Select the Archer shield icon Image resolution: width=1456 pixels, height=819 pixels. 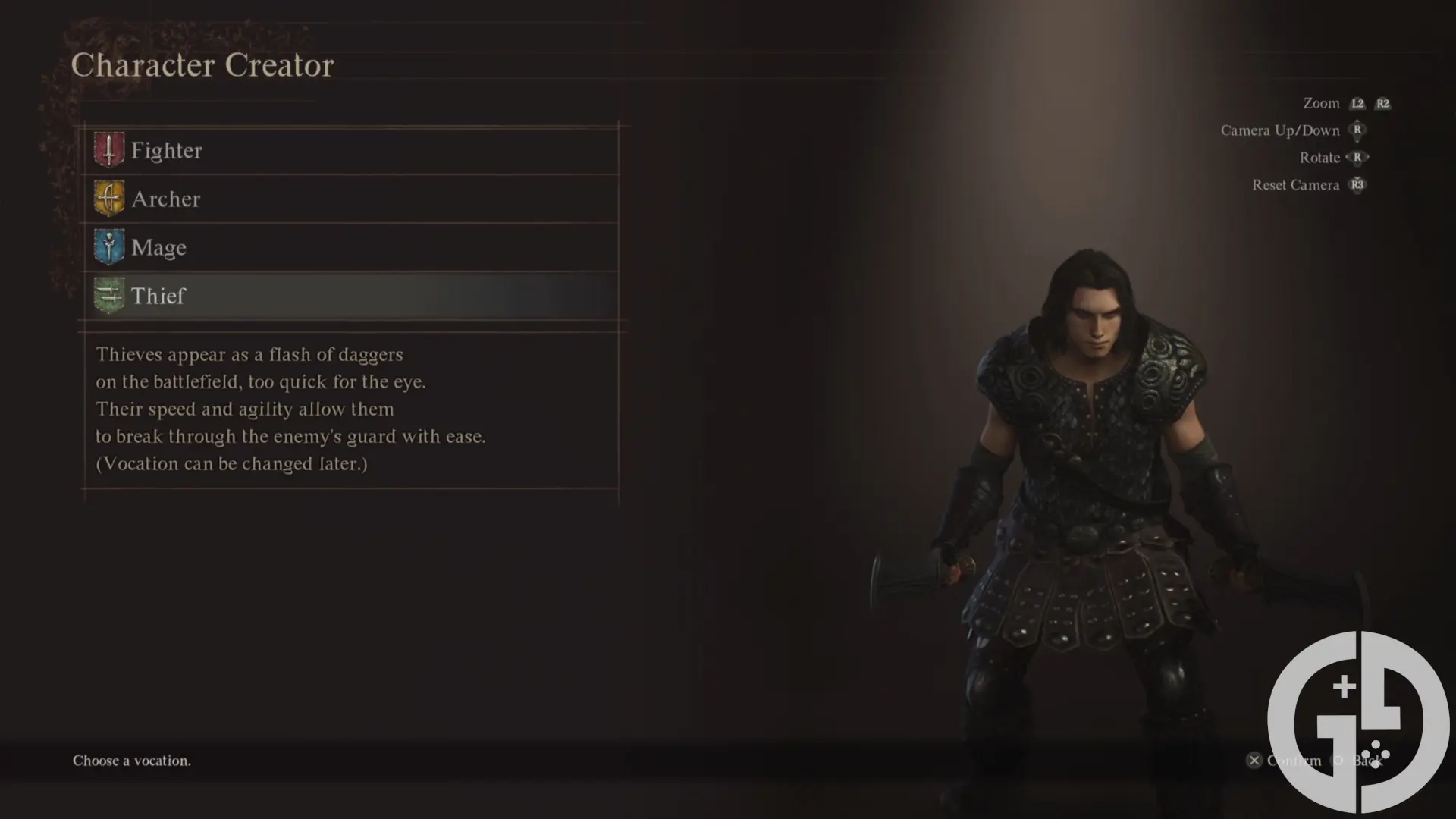point(108,199)
